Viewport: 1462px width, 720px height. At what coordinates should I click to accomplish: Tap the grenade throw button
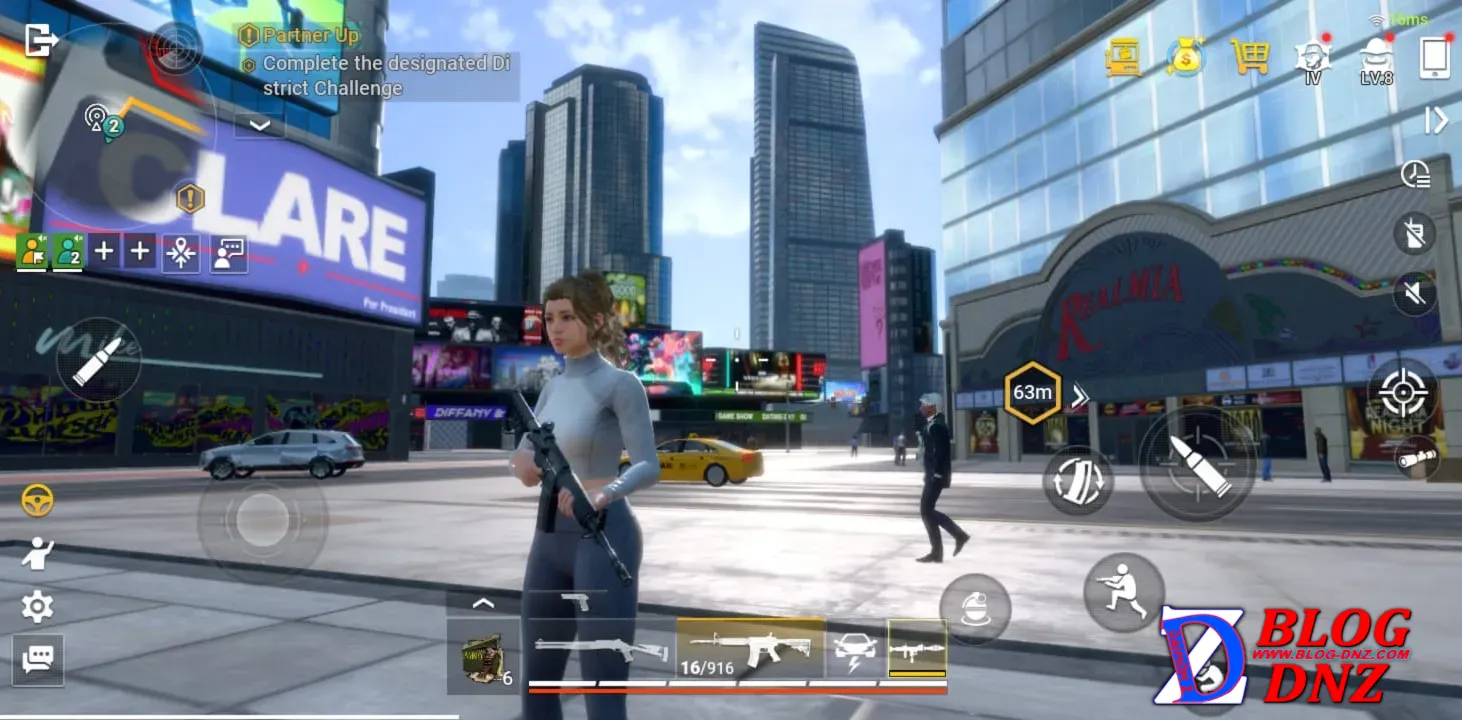[x=975, y=609]
